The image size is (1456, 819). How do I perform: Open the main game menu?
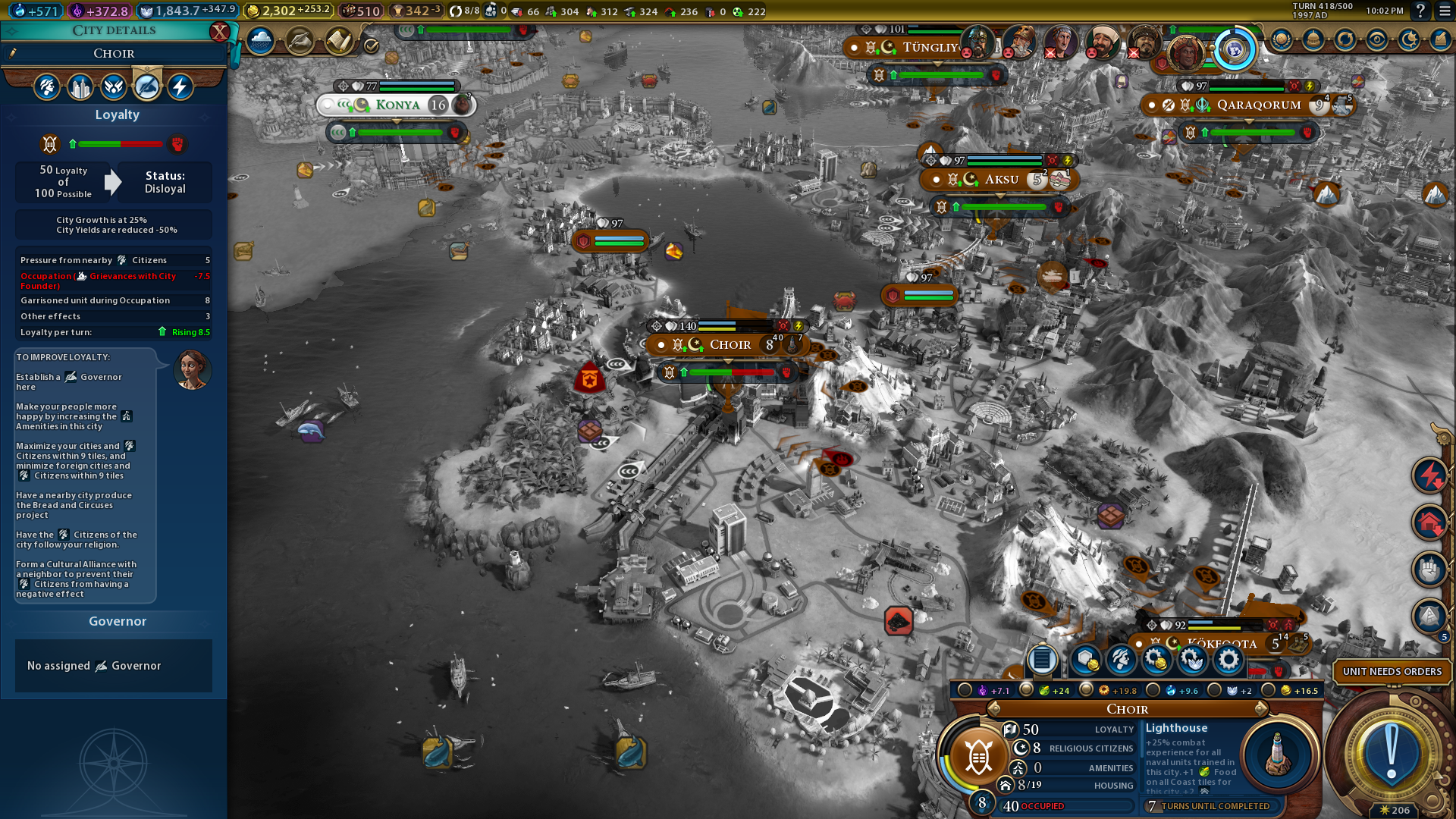click(x=1445, y=11)
